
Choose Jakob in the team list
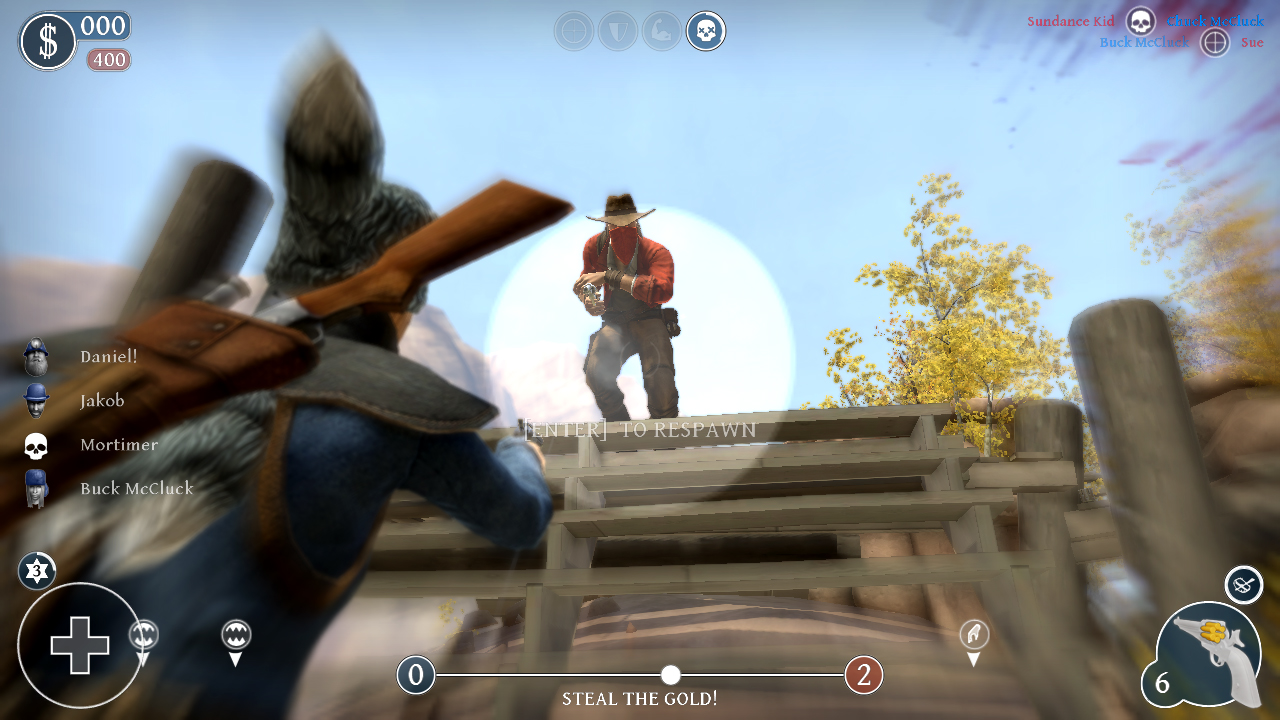pos(102,401)
